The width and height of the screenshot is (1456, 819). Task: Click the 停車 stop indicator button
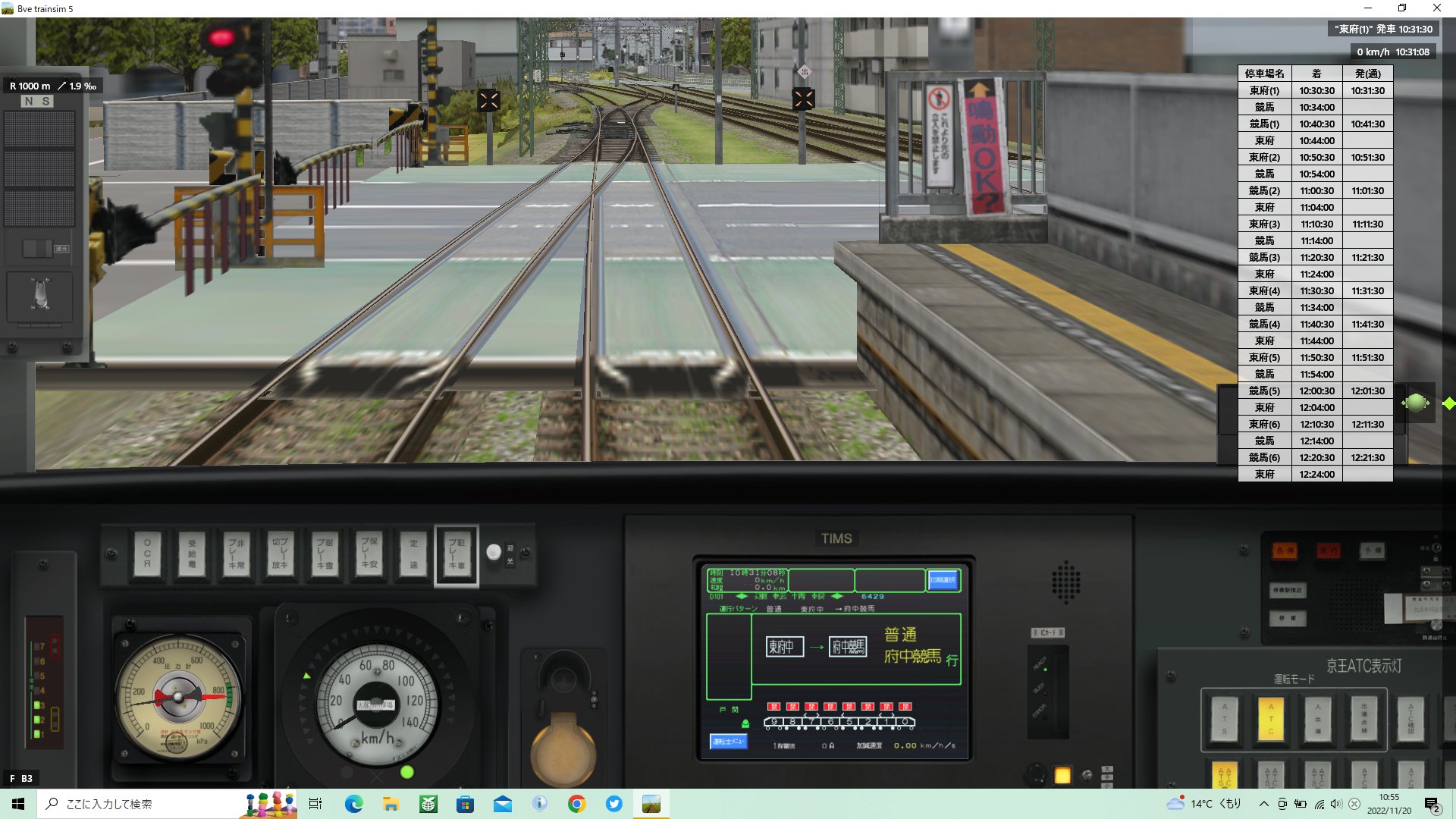(1288, 618)
